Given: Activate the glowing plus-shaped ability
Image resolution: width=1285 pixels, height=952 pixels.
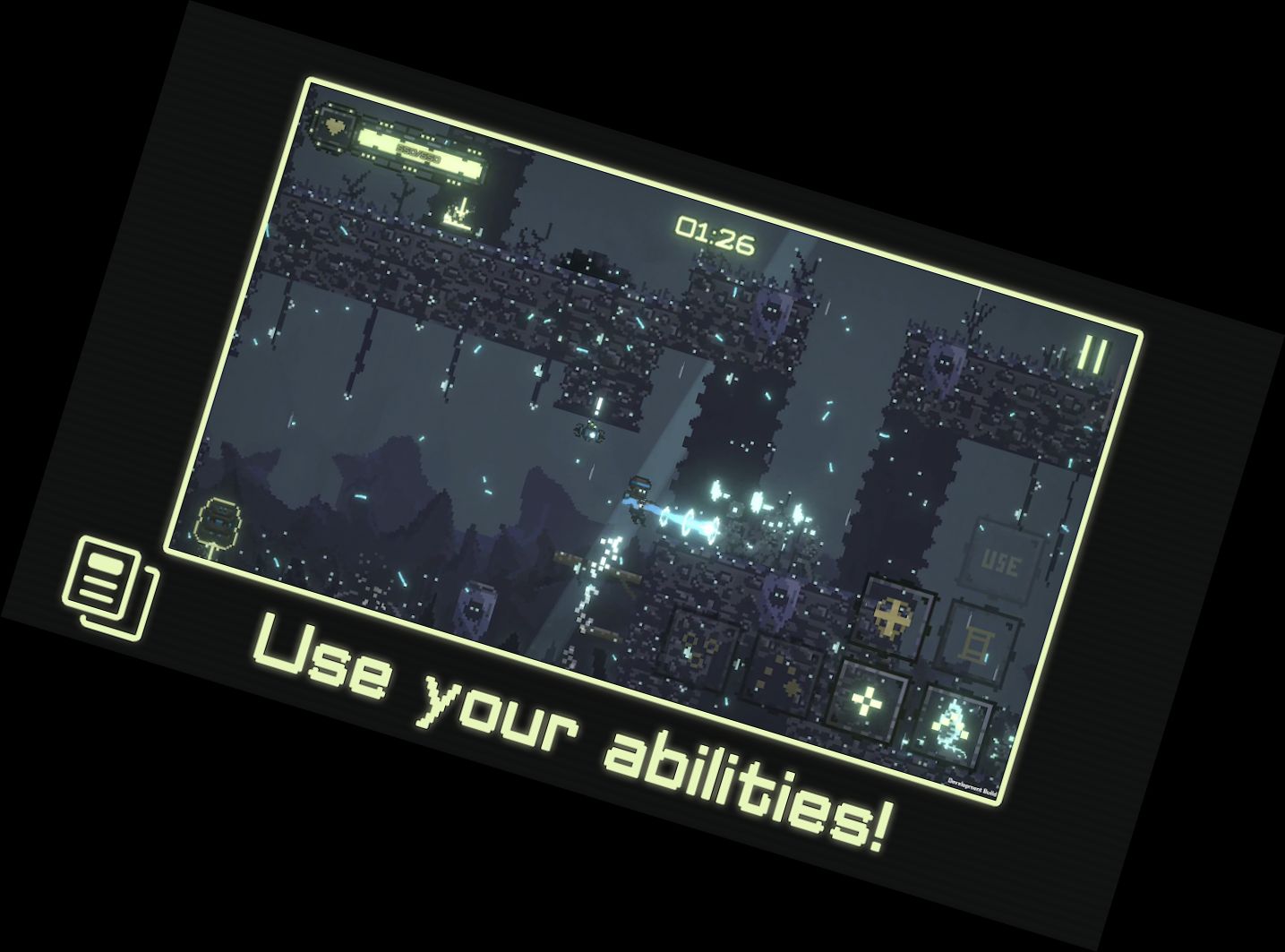Looking at the screenshot, I should coord(867,699).
